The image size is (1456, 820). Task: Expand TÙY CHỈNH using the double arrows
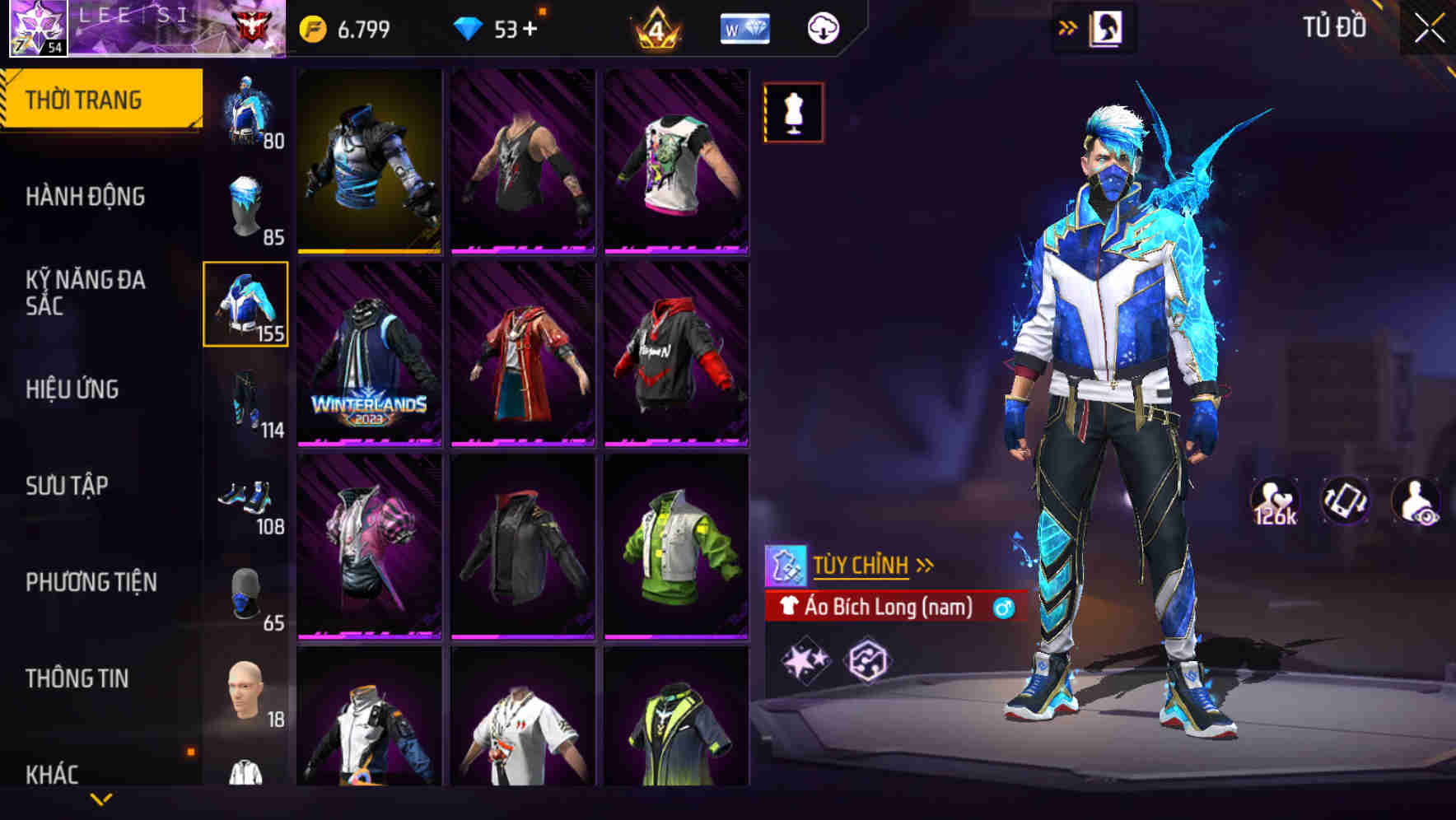tap(926, 565)
